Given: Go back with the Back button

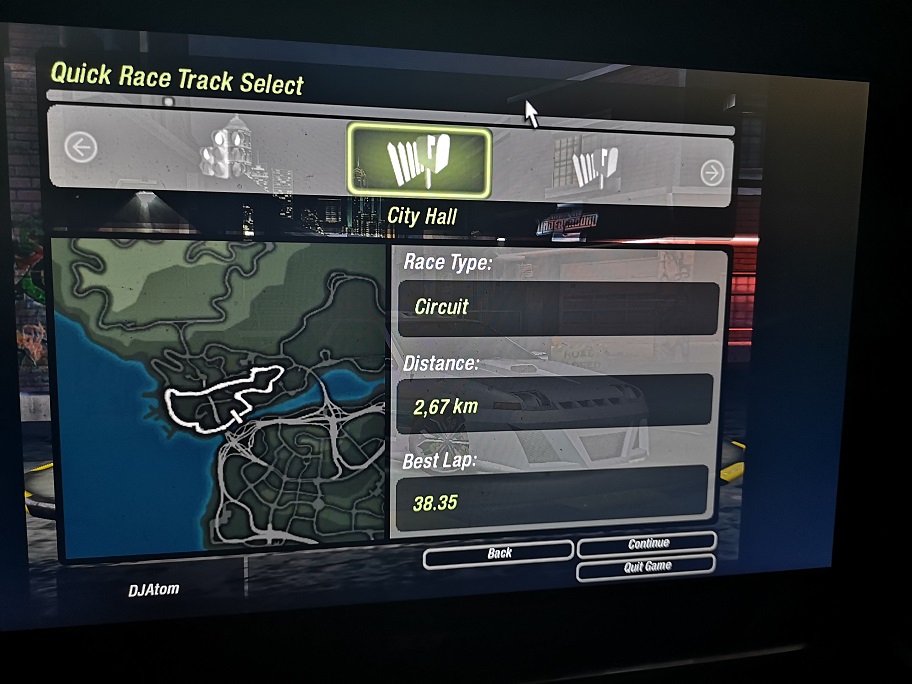Looking at the screenshot, I should pos(499,552).
